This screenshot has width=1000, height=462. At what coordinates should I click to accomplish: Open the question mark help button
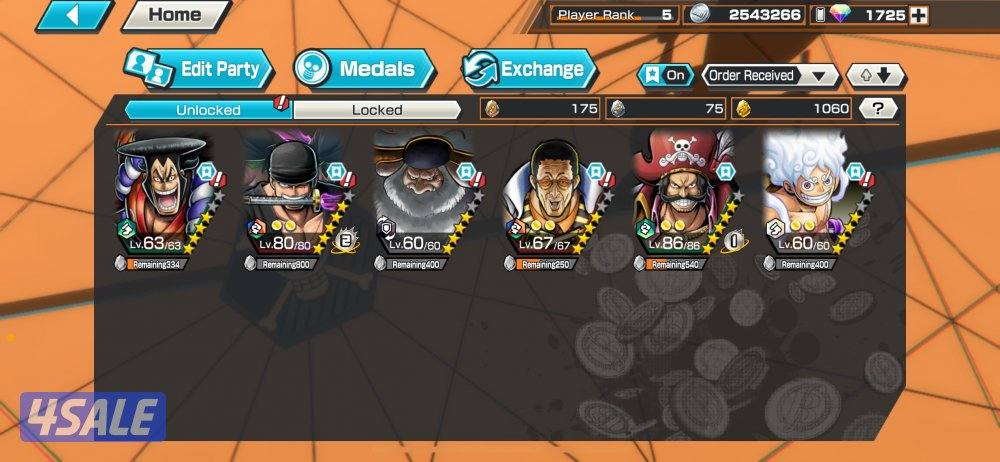[x=878, y=109]
